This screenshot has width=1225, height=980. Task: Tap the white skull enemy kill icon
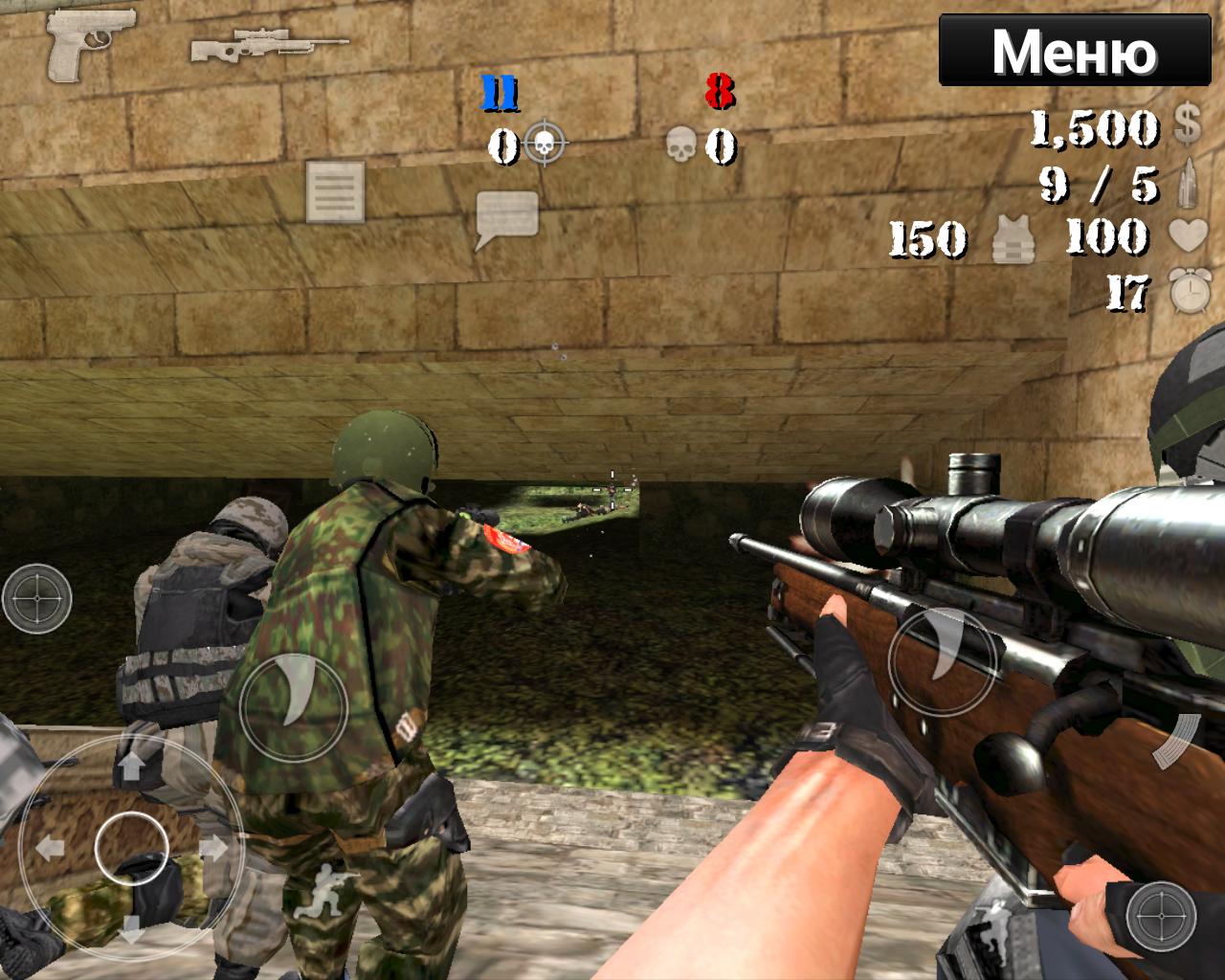tap(682, 144)
